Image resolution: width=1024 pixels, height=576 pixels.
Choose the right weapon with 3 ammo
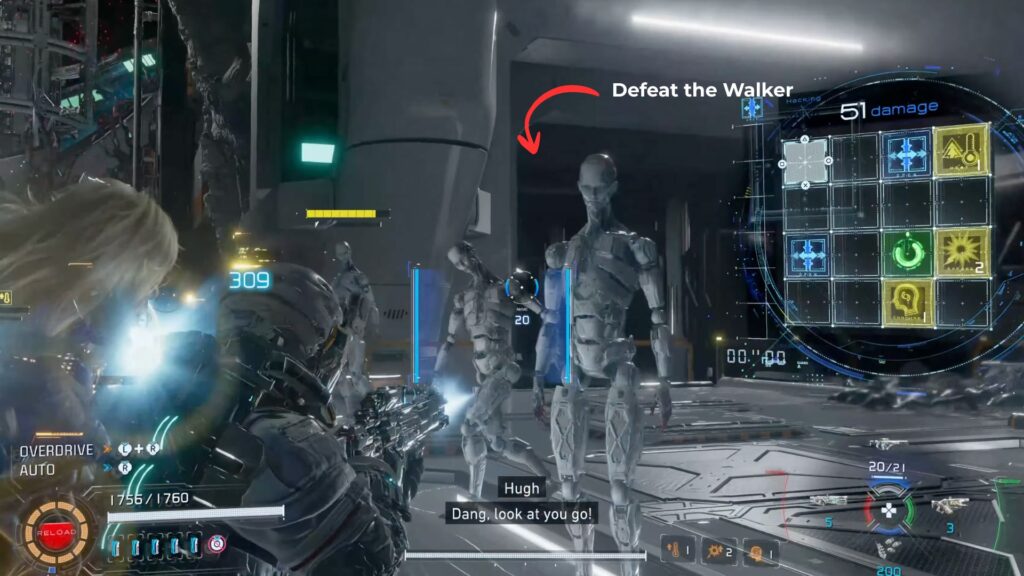(x=950, y=506)
